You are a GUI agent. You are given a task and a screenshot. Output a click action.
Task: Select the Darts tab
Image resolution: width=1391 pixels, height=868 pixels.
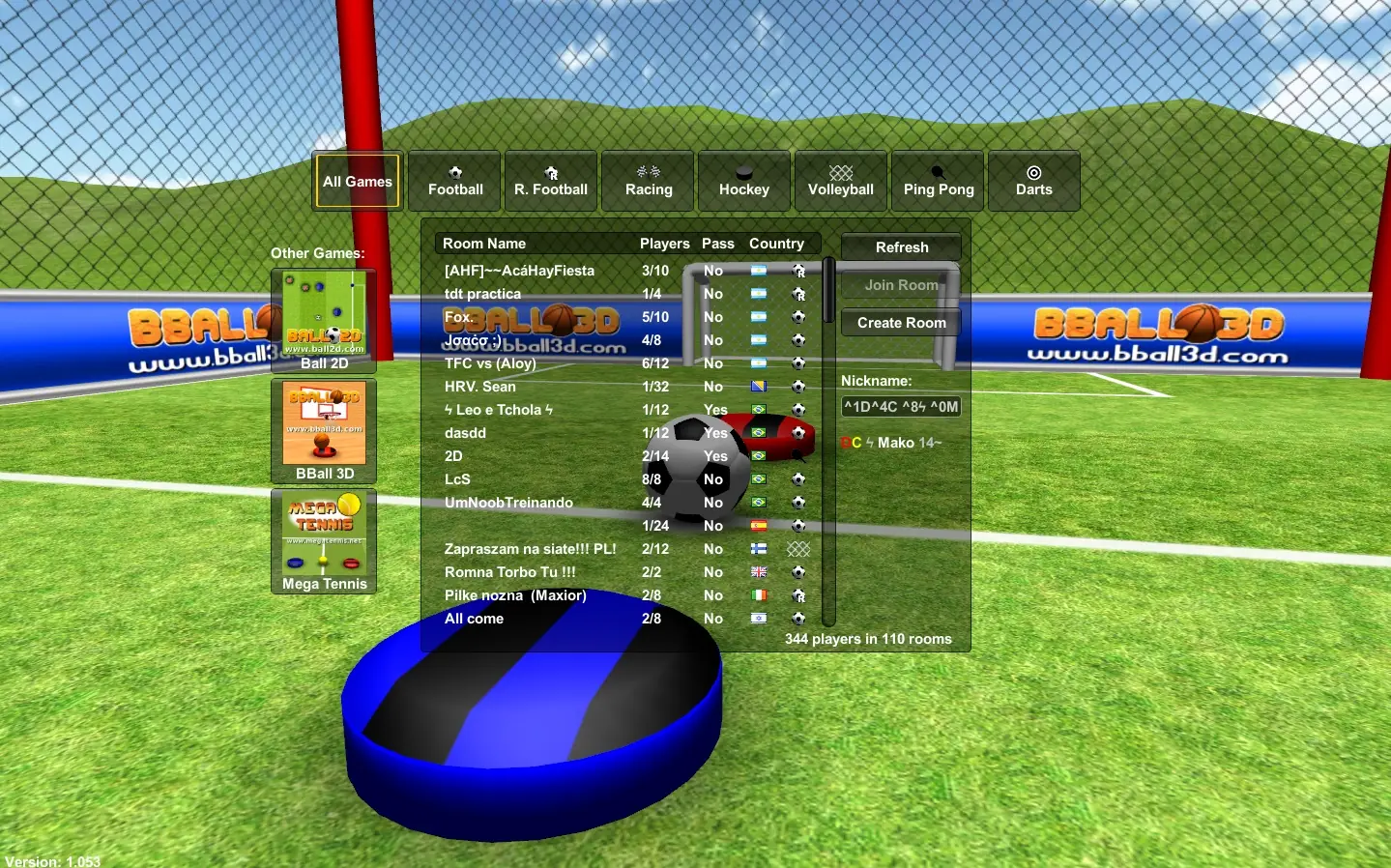[1033, 181]
